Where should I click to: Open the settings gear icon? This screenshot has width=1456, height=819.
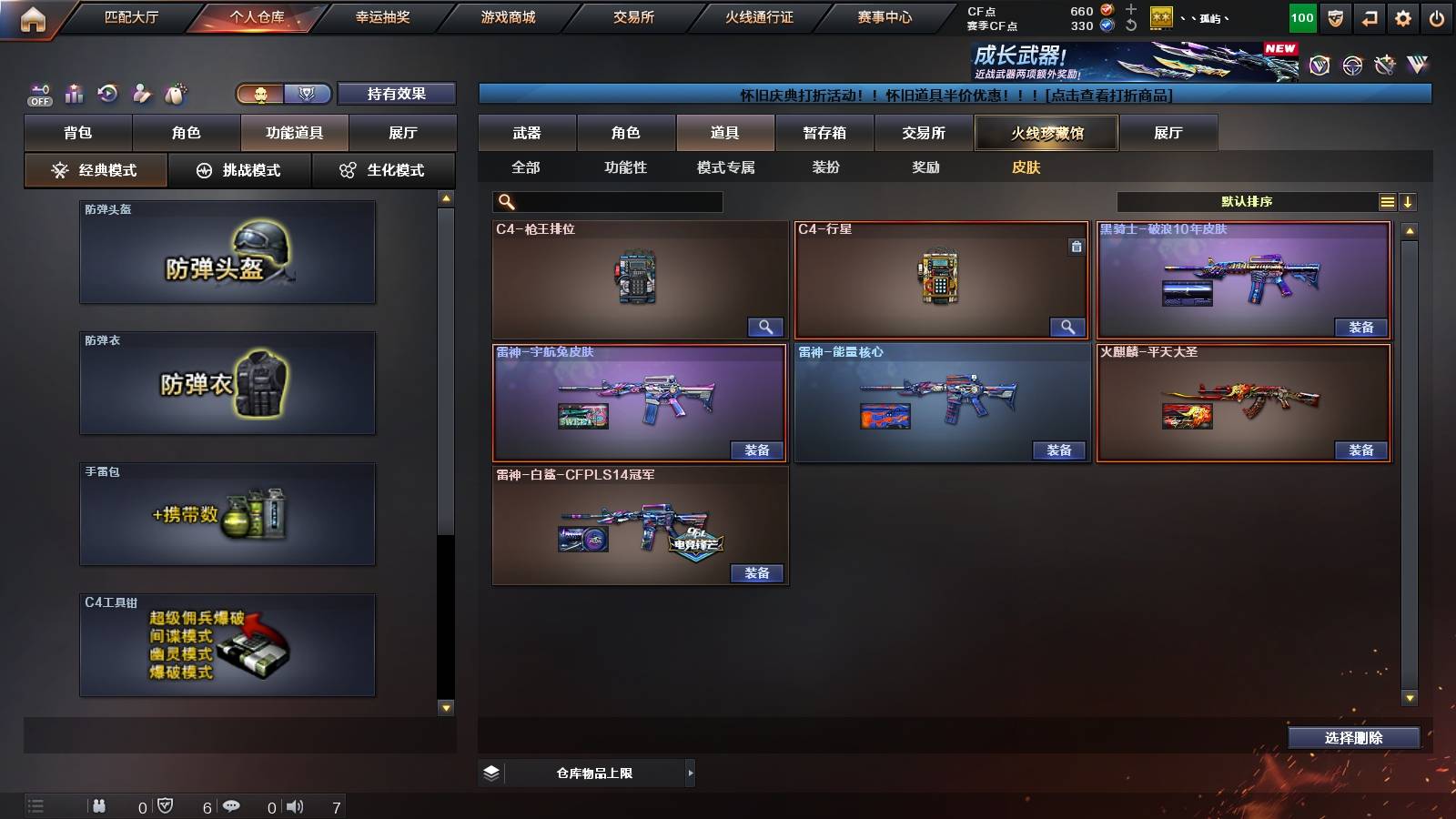[x=1402, y=16]
